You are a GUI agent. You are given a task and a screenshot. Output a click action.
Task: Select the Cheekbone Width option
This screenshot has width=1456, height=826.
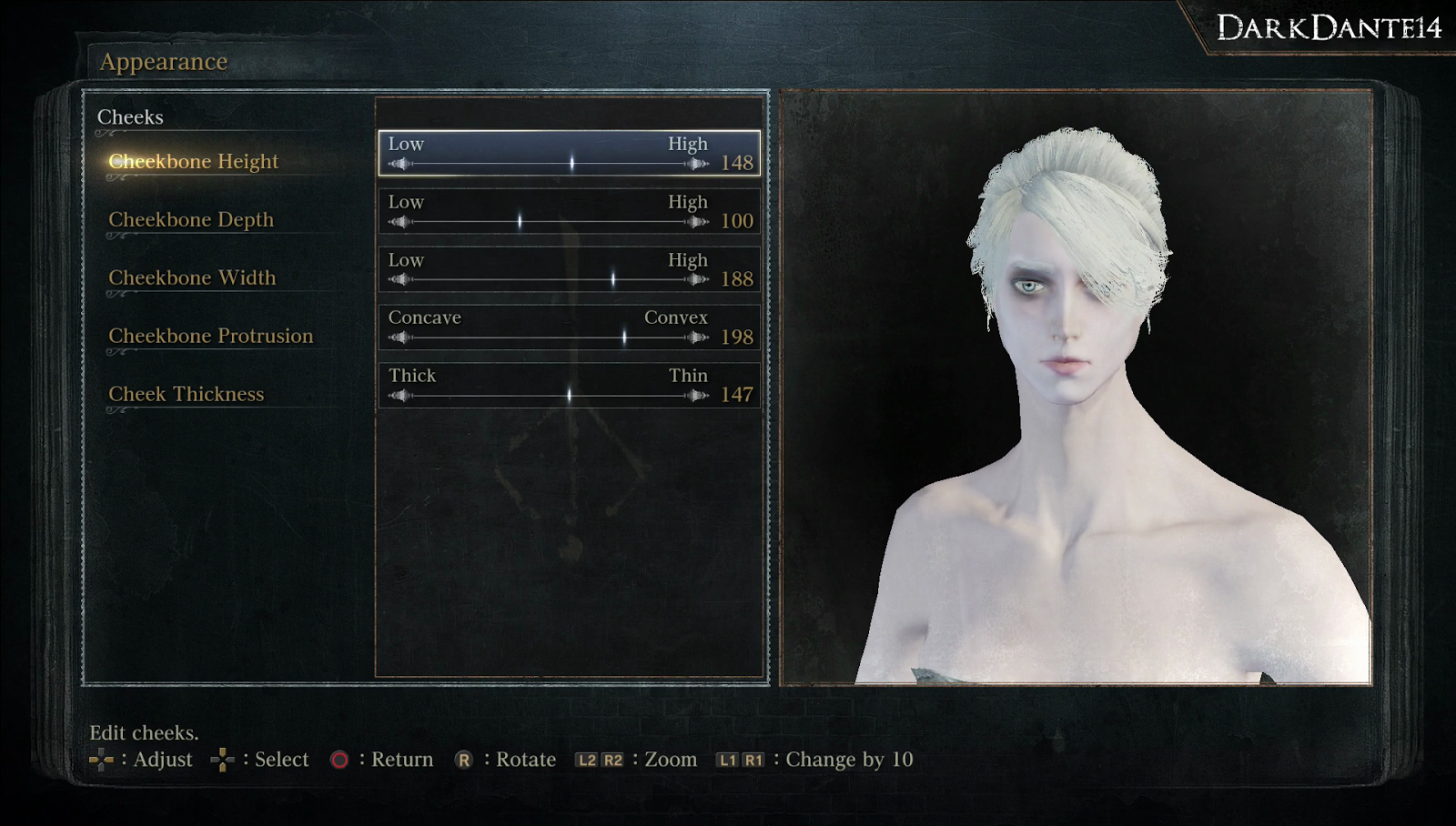tap(193, 277)
